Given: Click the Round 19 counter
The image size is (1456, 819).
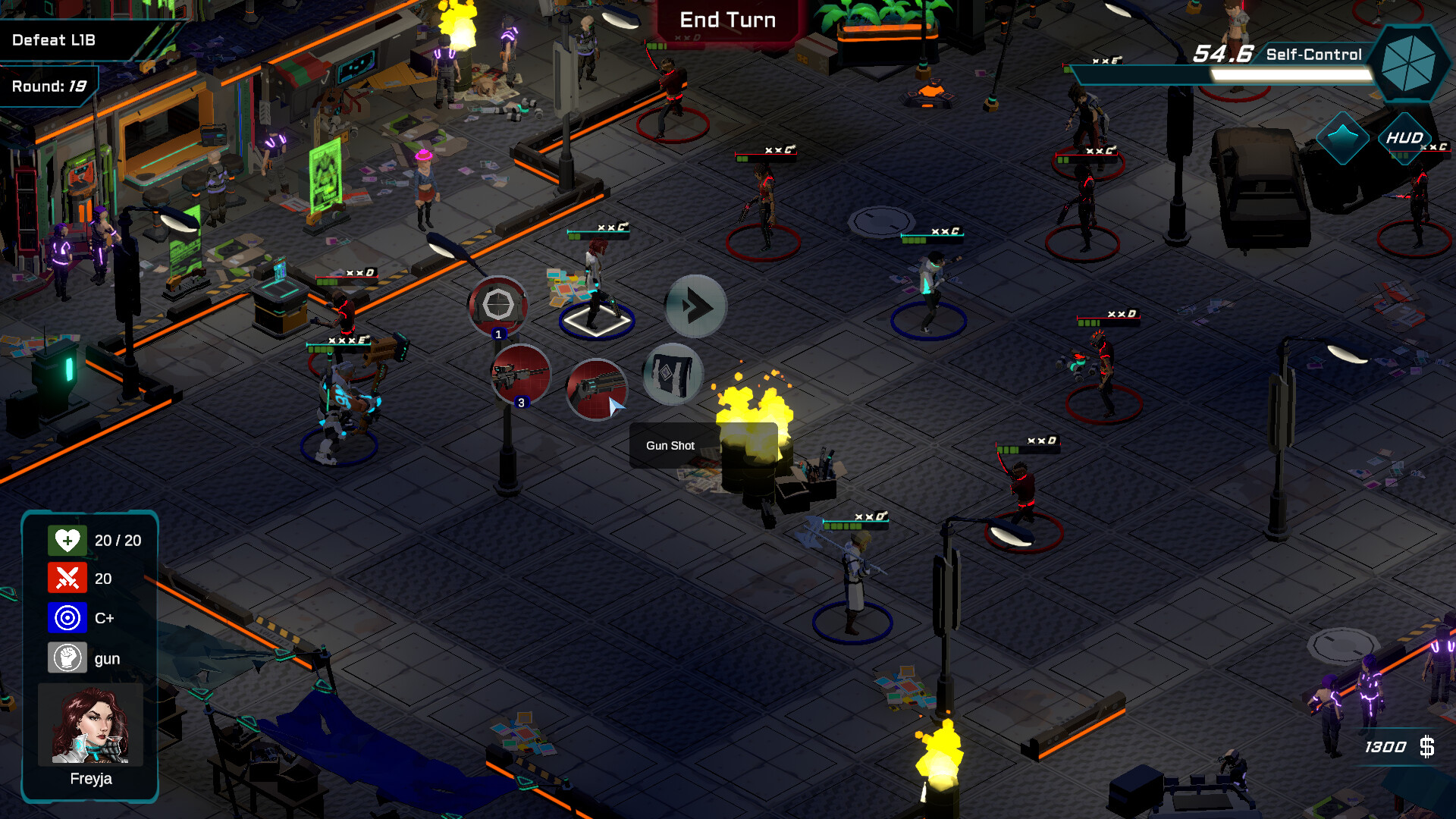Looking at the screenshot, I should [49, 86].
